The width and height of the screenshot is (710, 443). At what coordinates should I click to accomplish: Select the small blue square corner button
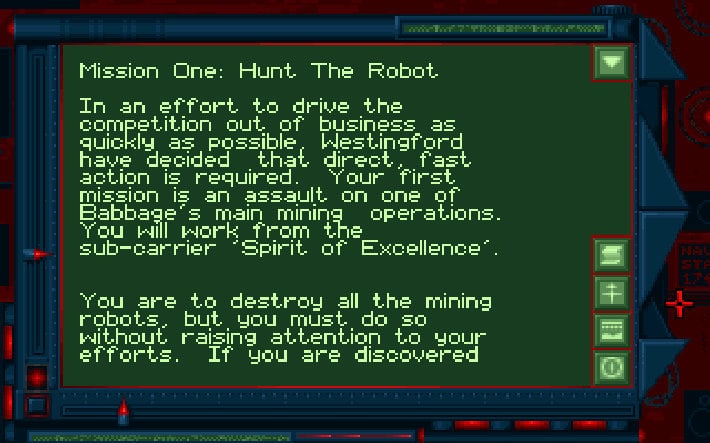[x=36, y=406]
